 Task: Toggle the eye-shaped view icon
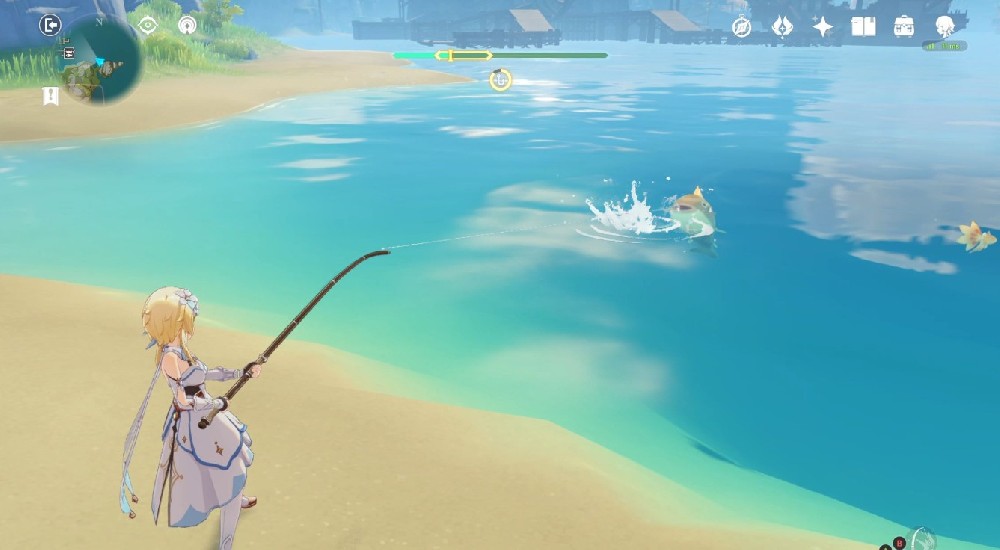point(148,25)
